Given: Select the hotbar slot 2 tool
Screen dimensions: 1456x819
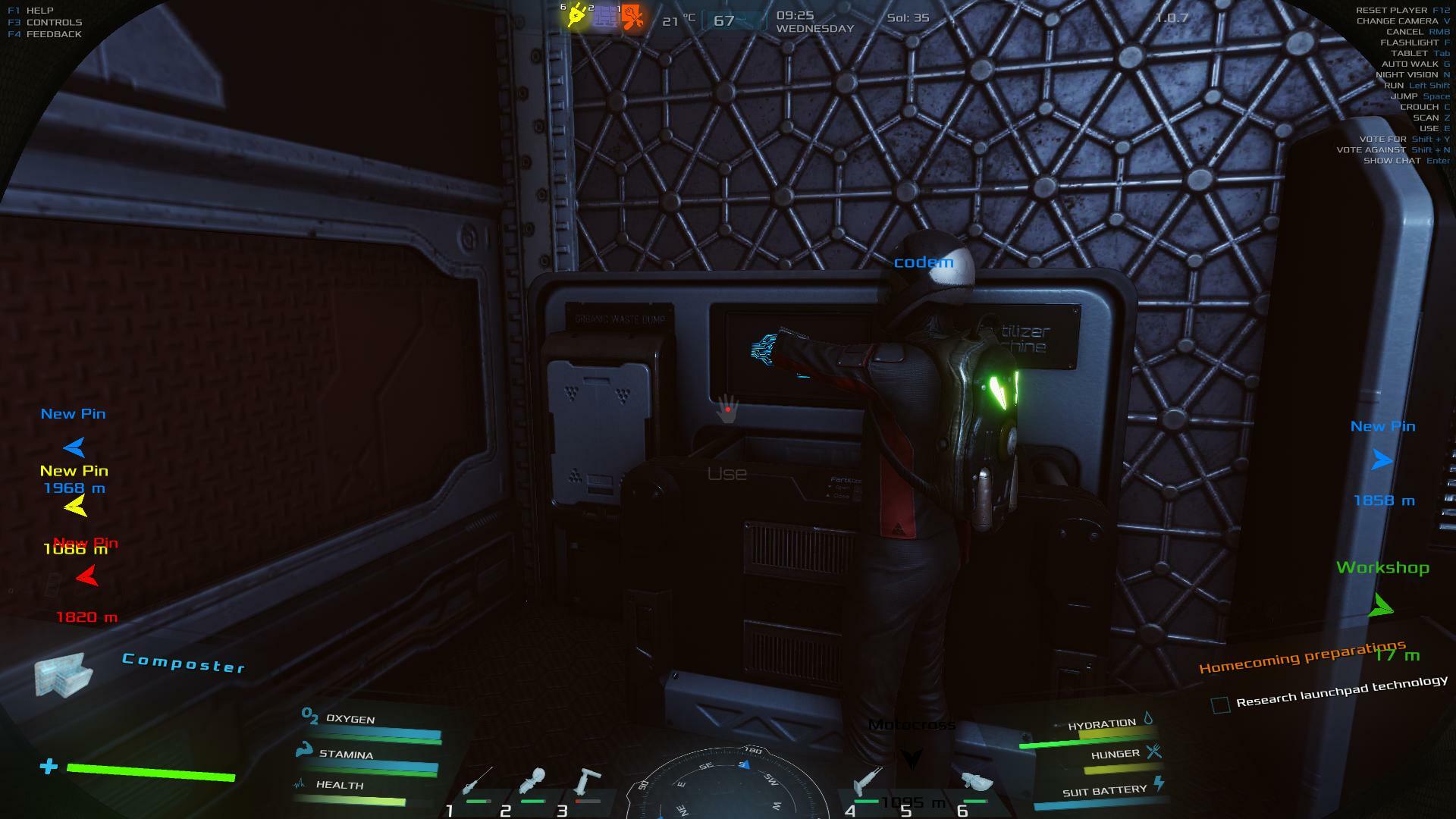Looking at the screenshot, I should tap(532, 781).
